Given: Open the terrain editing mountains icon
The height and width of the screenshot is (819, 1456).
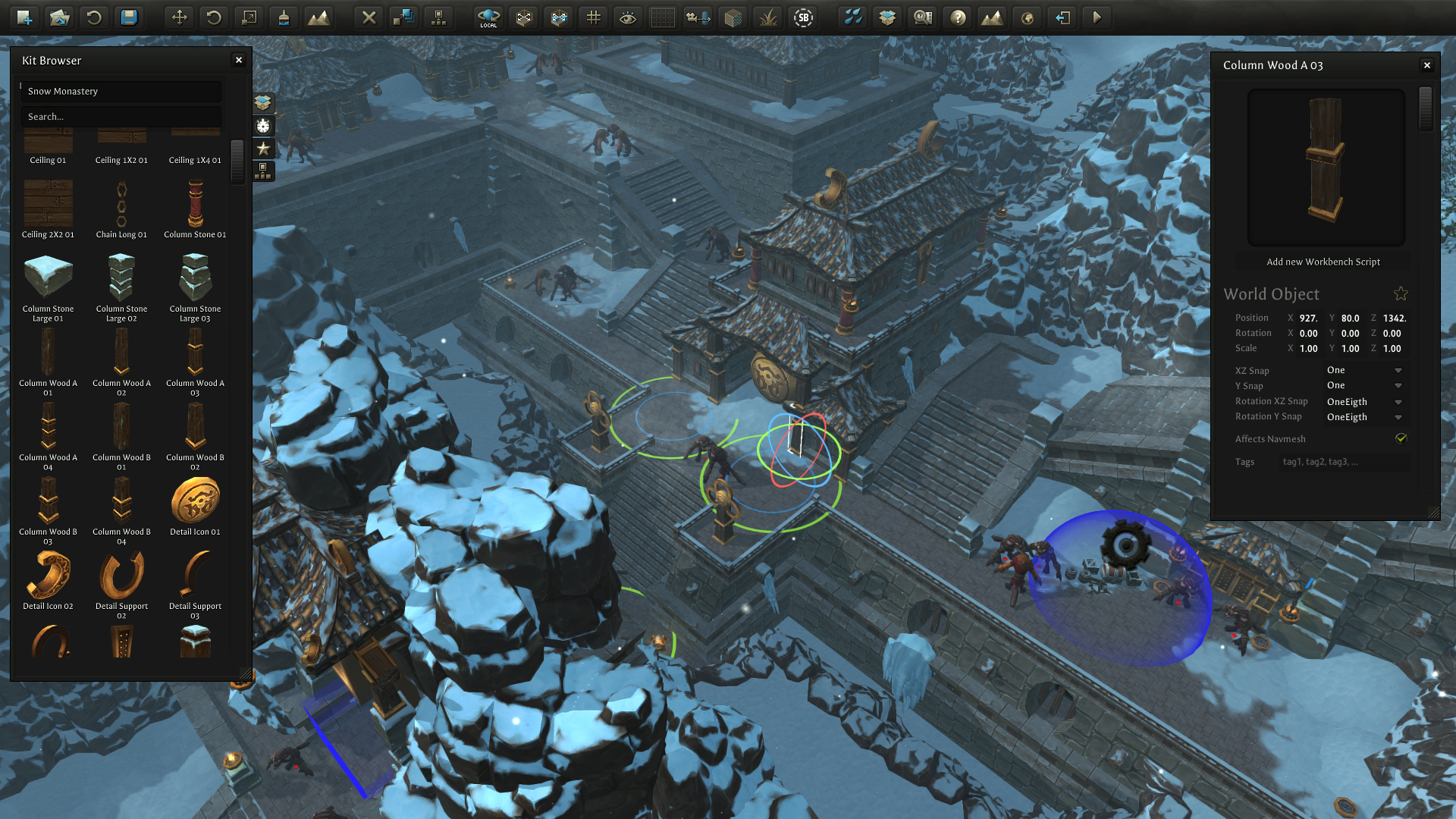Looking at the screenshot, I should [x=320, y=17].
